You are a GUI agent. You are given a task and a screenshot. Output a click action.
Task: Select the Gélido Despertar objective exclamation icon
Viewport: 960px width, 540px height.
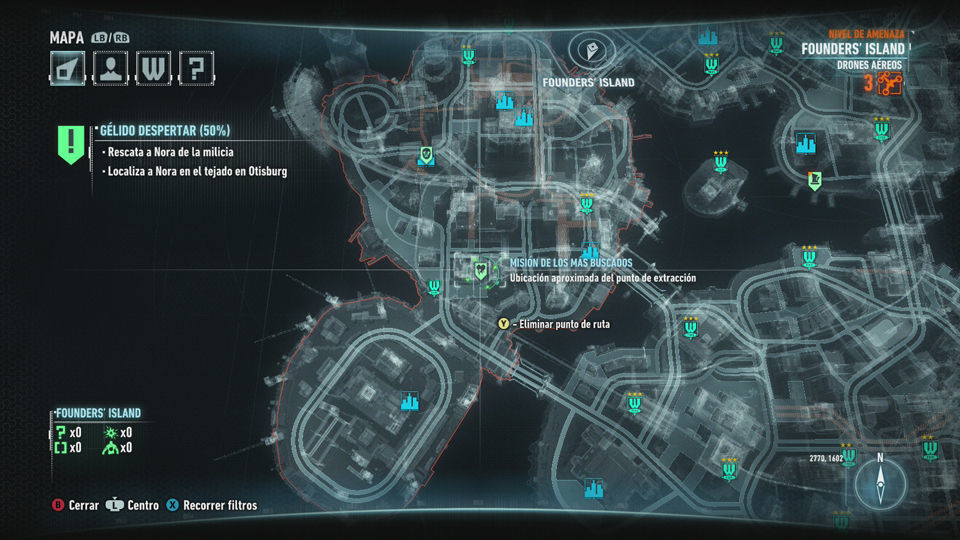[x=70, y=144]
